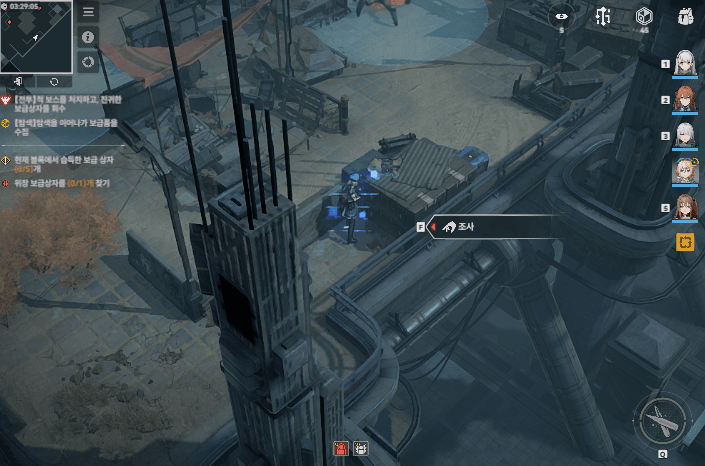Open the hamburger menu beside the minimap
705x466 pixels.
click(x=88, y=13)
